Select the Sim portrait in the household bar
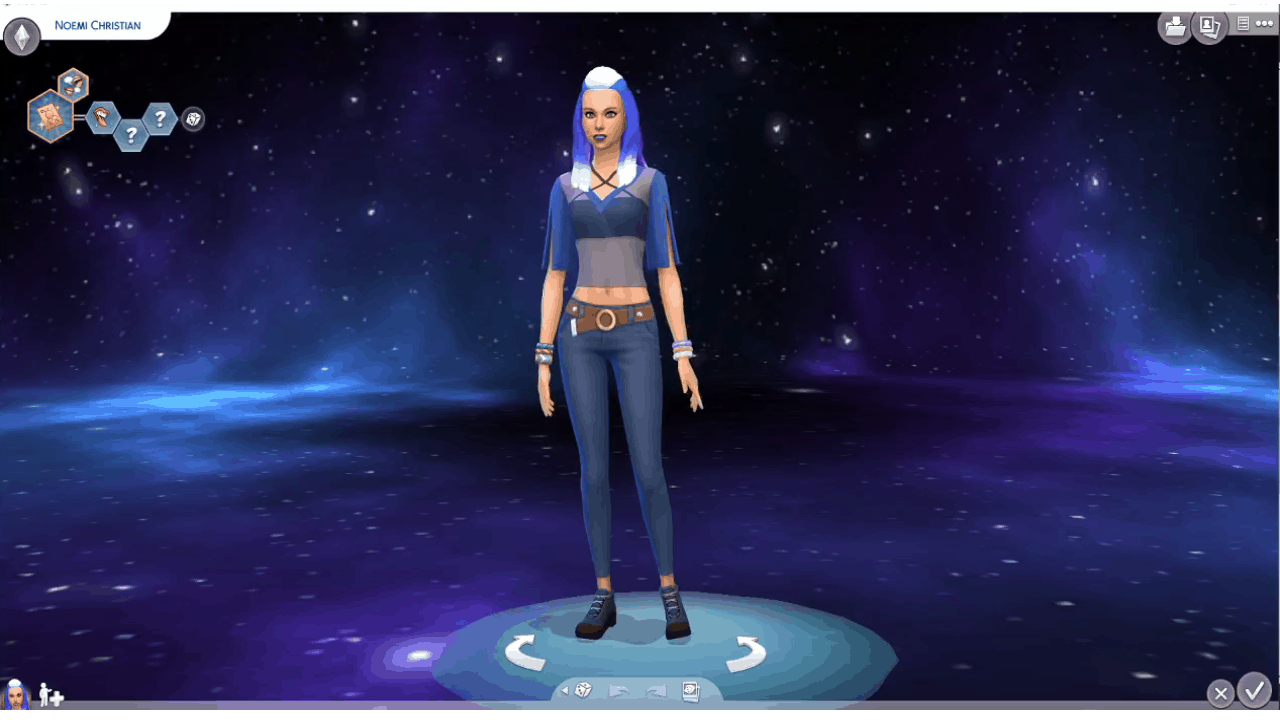This screenshot has width=1280, height=720. coord(16,694)
